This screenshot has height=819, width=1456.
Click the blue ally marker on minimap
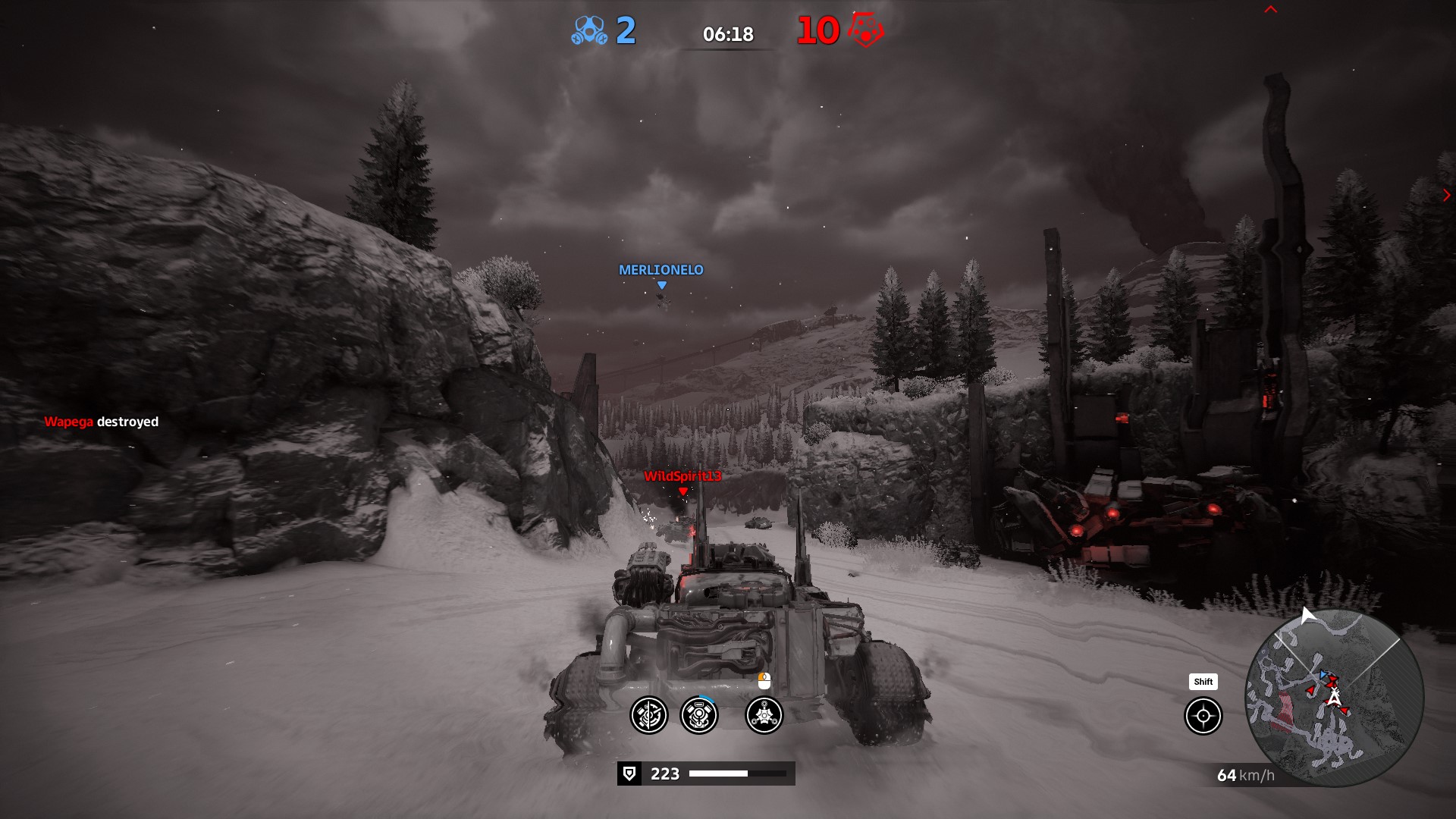tap(1323, 674)
